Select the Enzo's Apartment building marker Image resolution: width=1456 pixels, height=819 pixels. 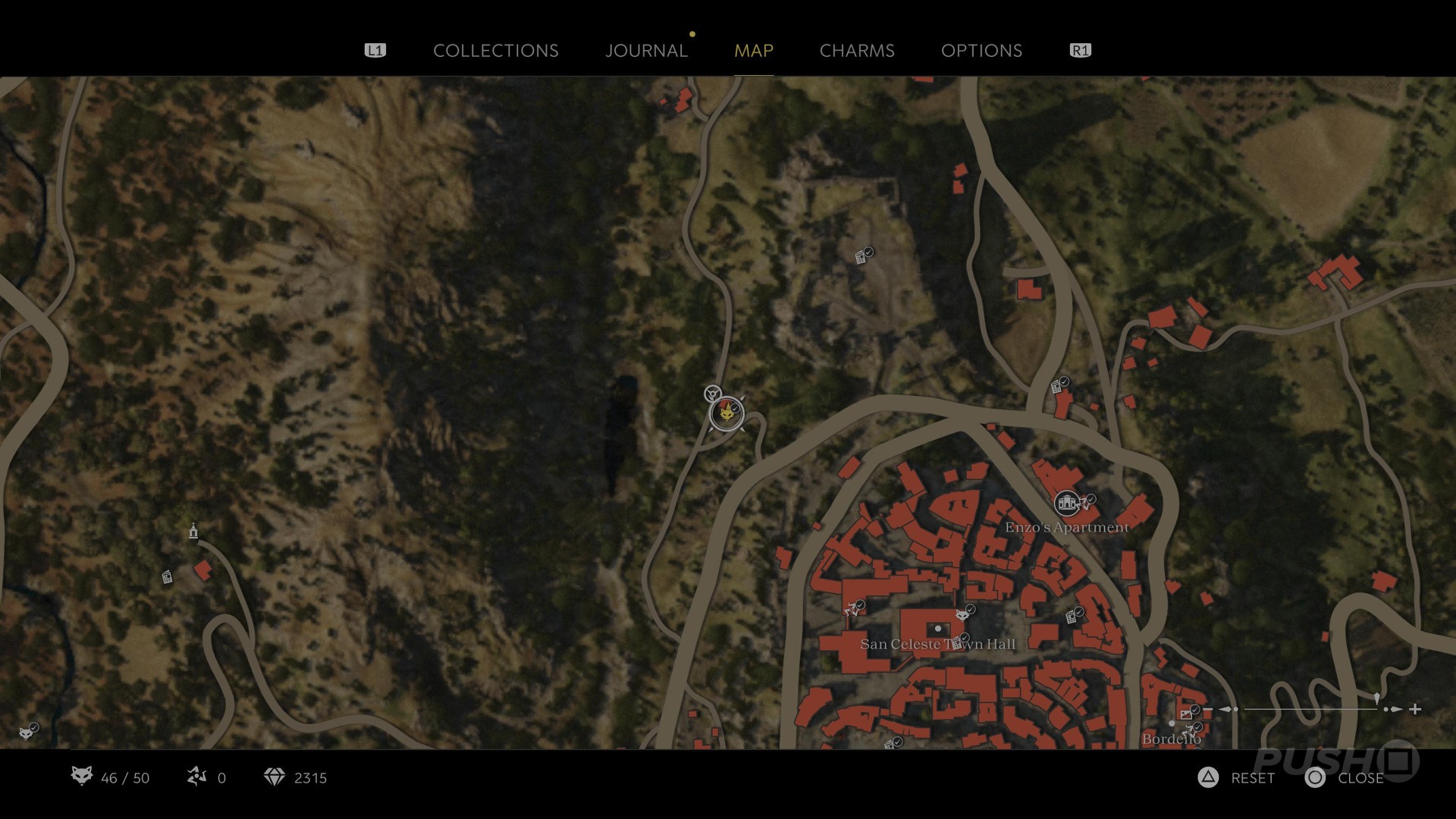click(1066, 503)
